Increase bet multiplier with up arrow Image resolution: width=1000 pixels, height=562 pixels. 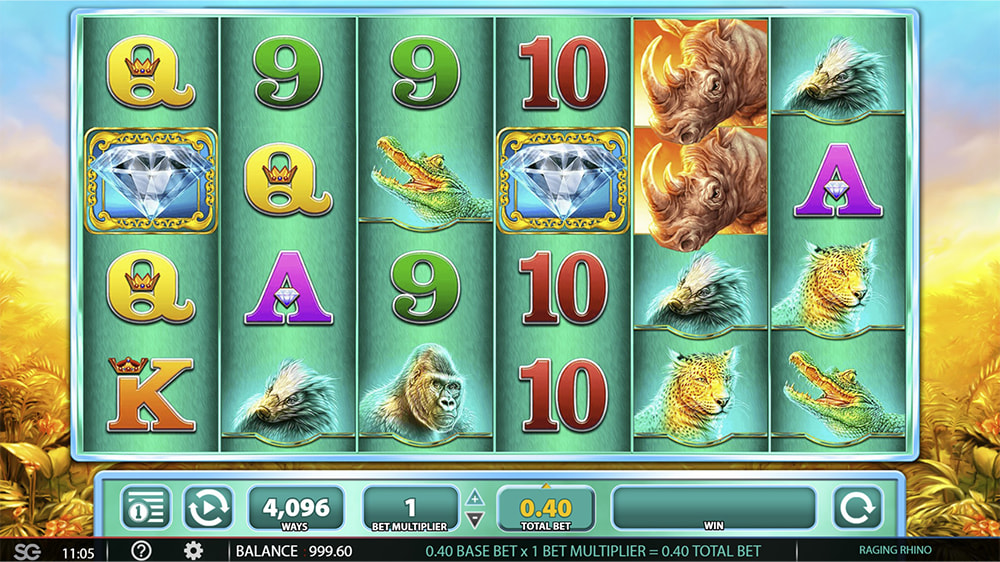coord(476,497)
